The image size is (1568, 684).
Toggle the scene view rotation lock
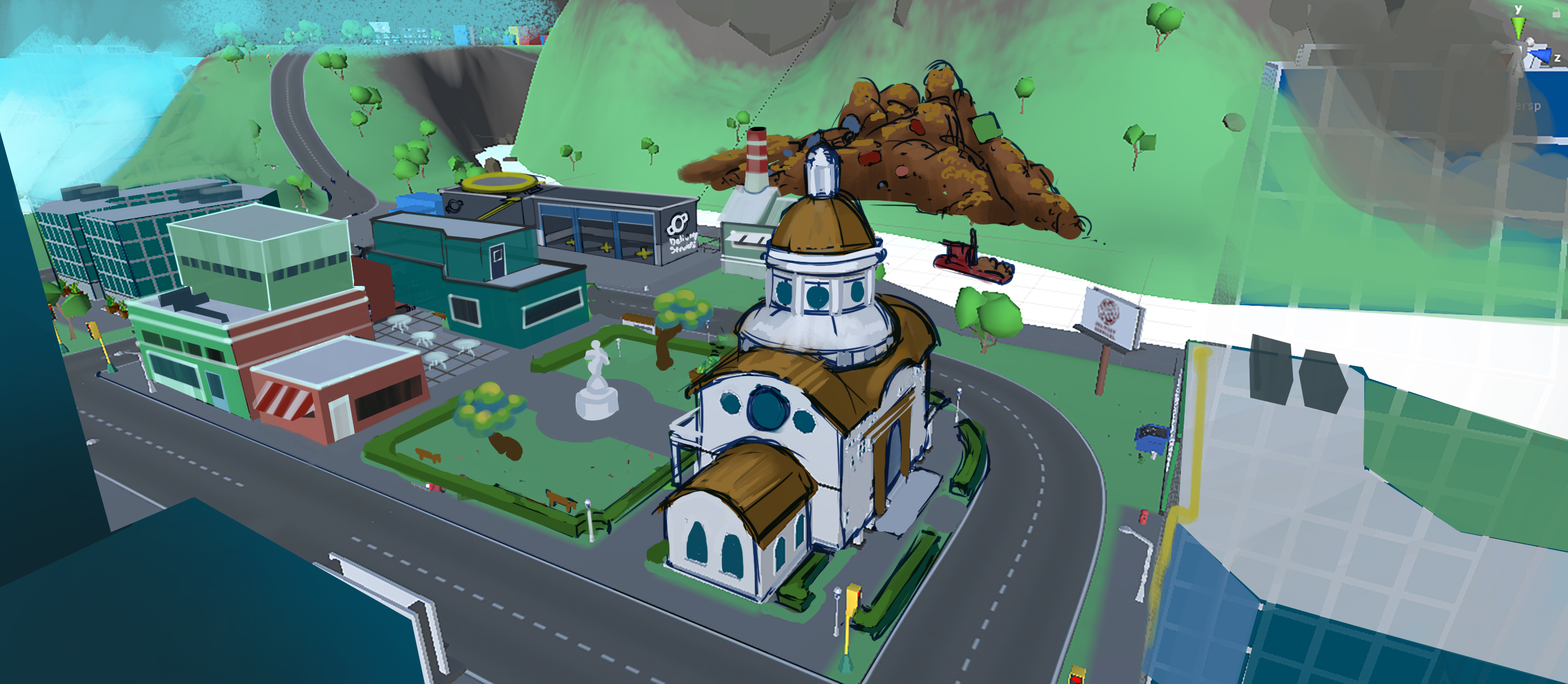[1556, 13]
